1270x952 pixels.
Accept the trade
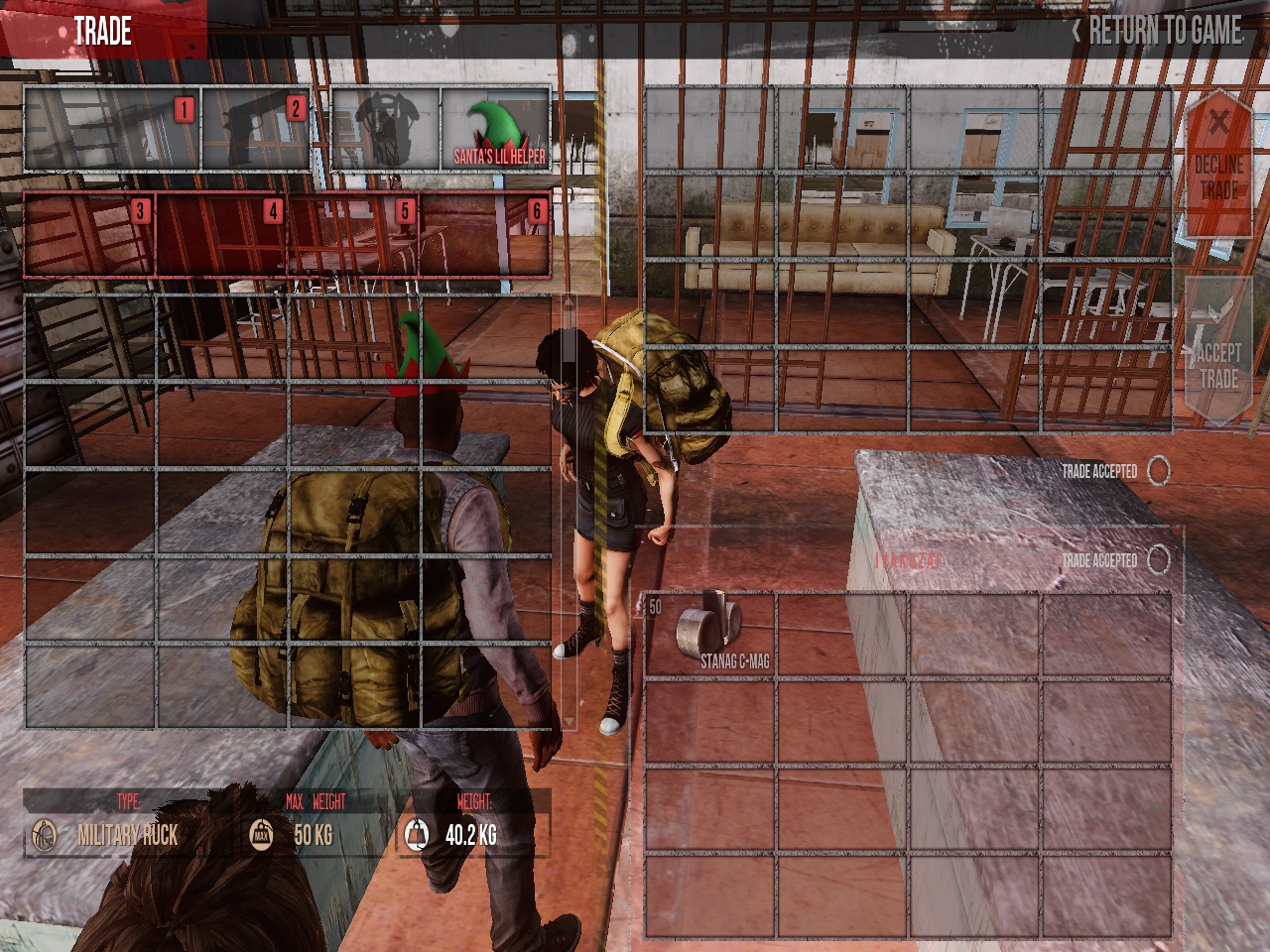pyautogui.click(x=1218, y=352)
